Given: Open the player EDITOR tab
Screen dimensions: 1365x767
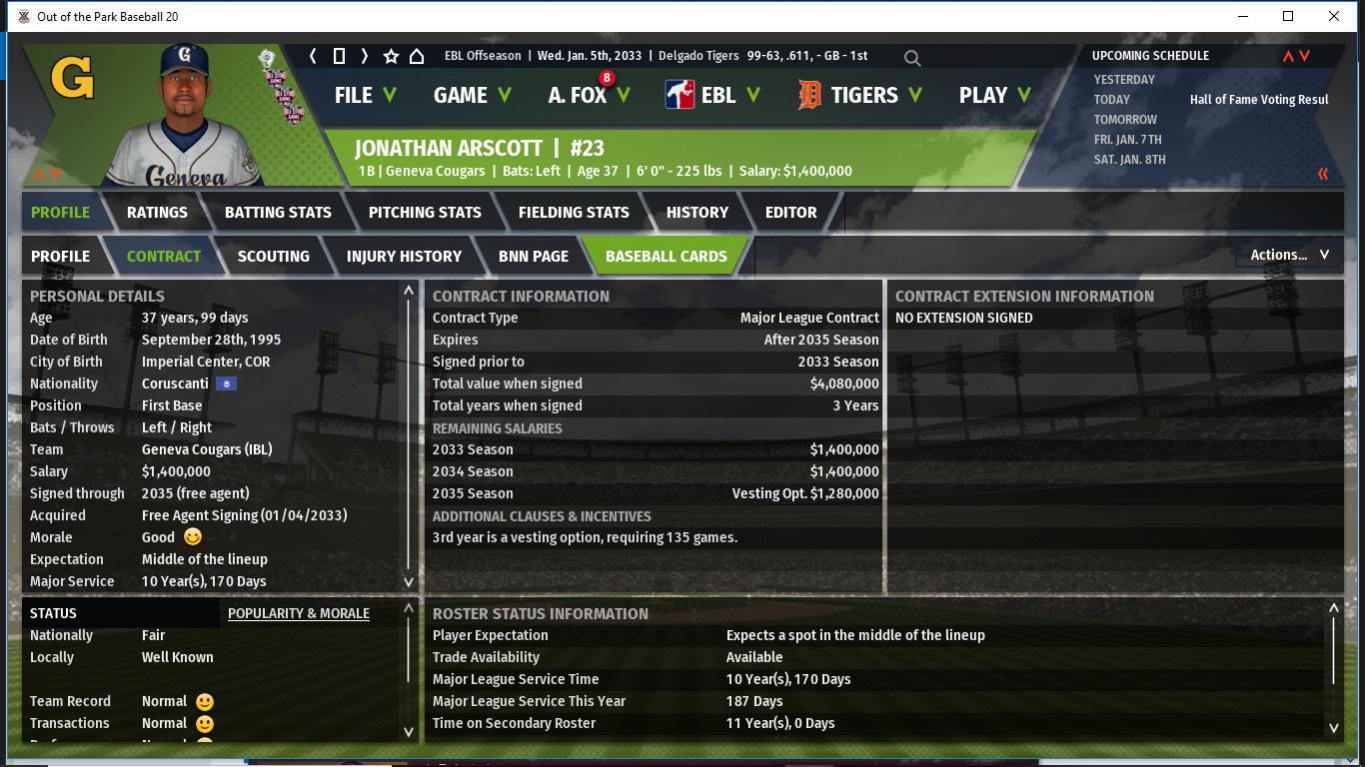Looking at the screenshot, I should [791, 212].
